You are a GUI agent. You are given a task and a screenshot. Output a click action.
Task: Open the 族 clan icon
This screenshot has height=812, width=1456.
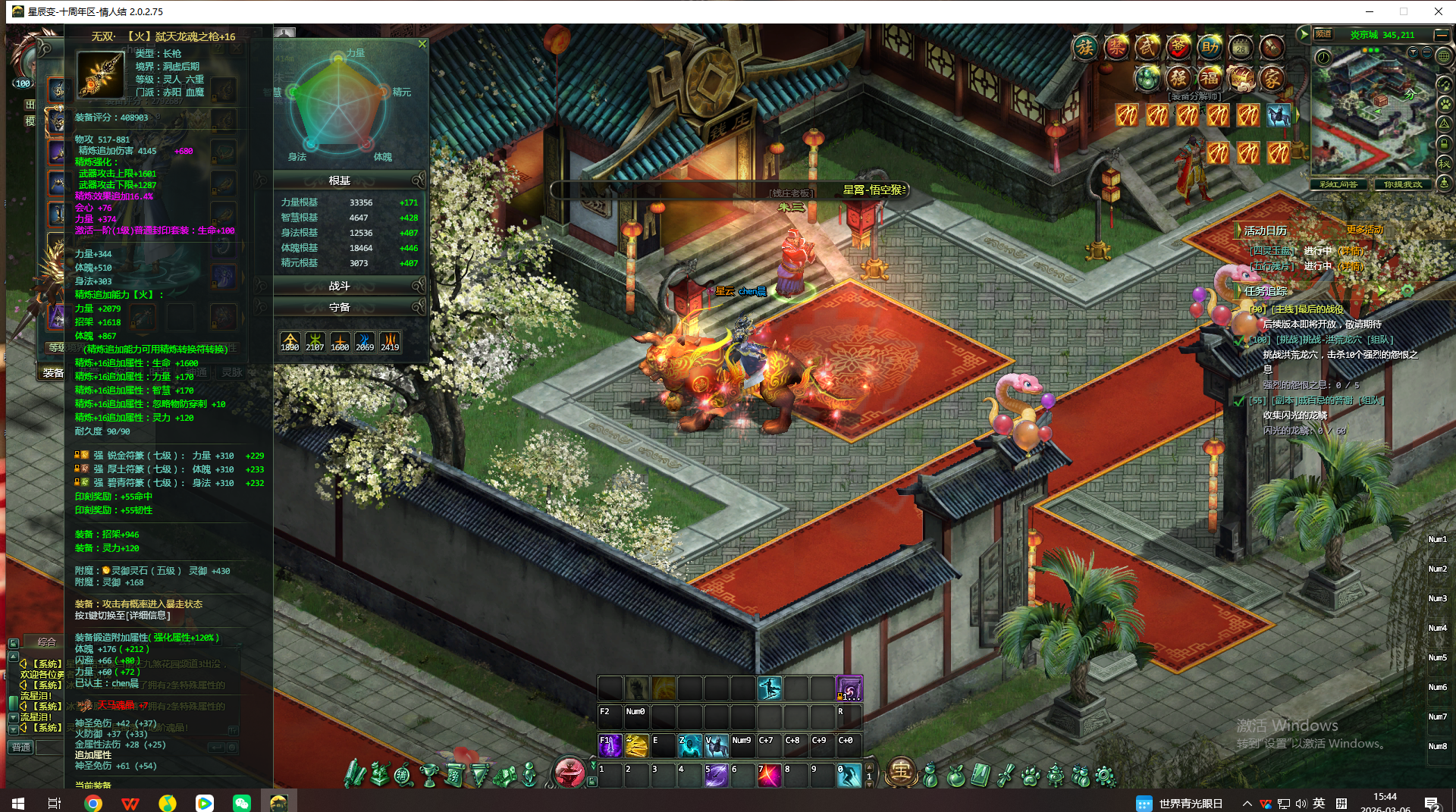tap(1085, 49)
